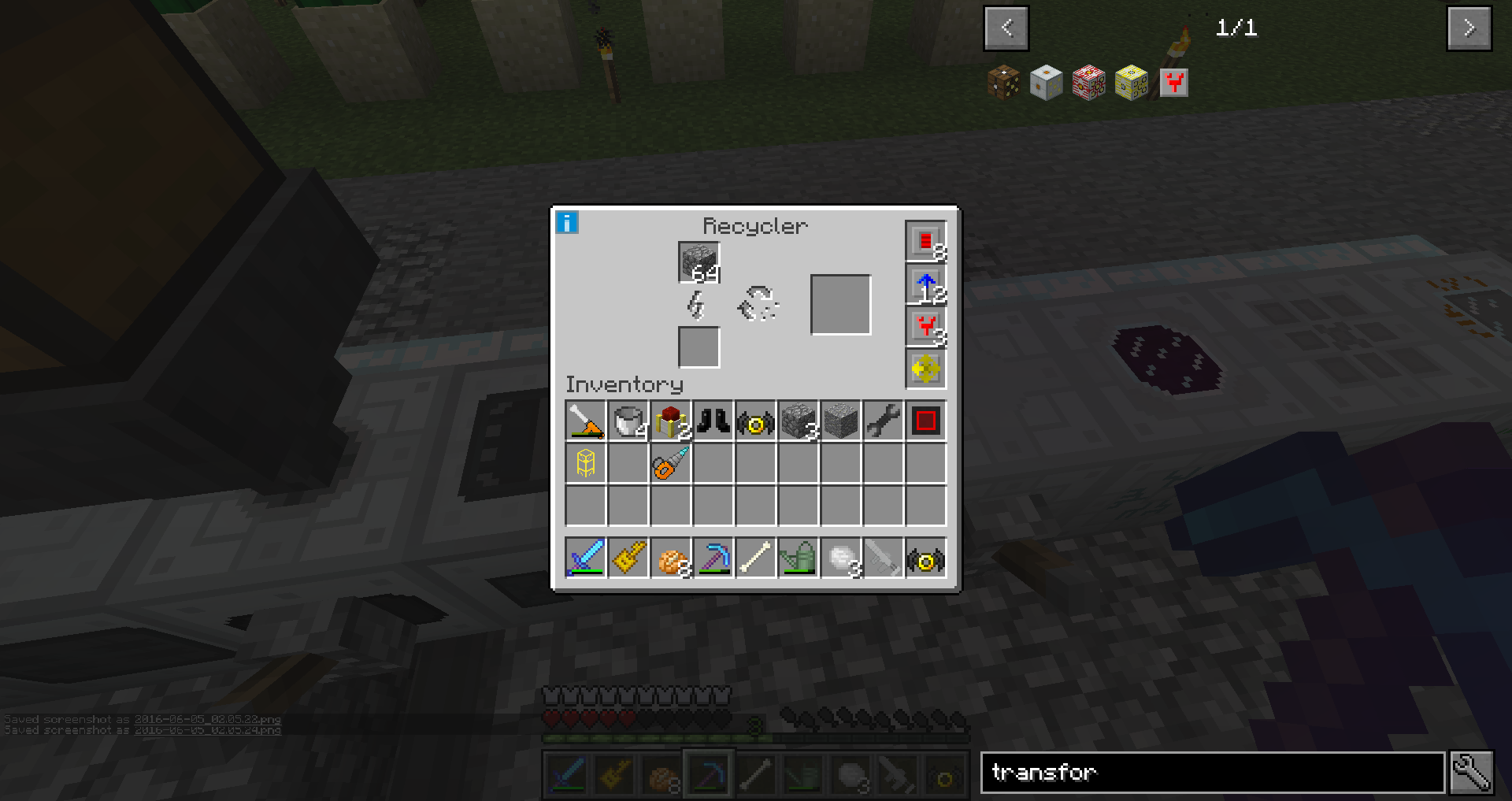Select the red and white transformer block
Screen dimensions: 1512x801
(x=1088, y=83)
